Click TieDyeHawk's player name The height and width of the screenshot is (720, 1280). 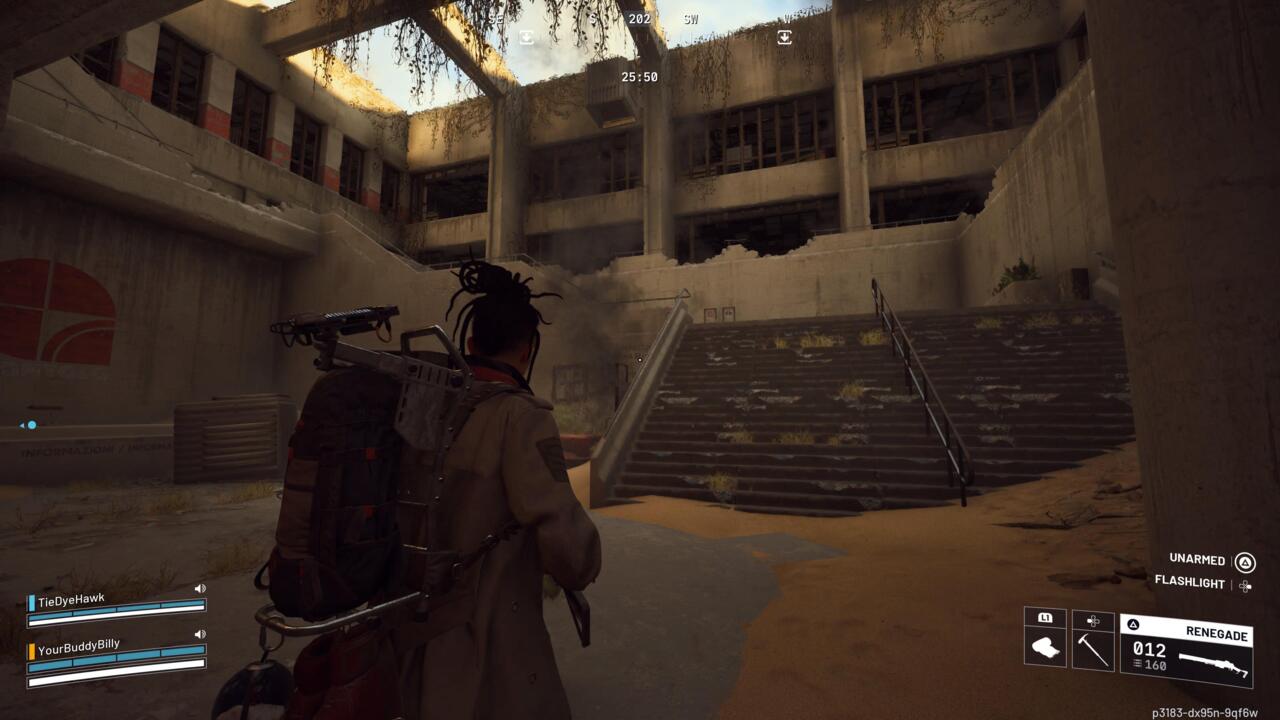pos(71,598)
